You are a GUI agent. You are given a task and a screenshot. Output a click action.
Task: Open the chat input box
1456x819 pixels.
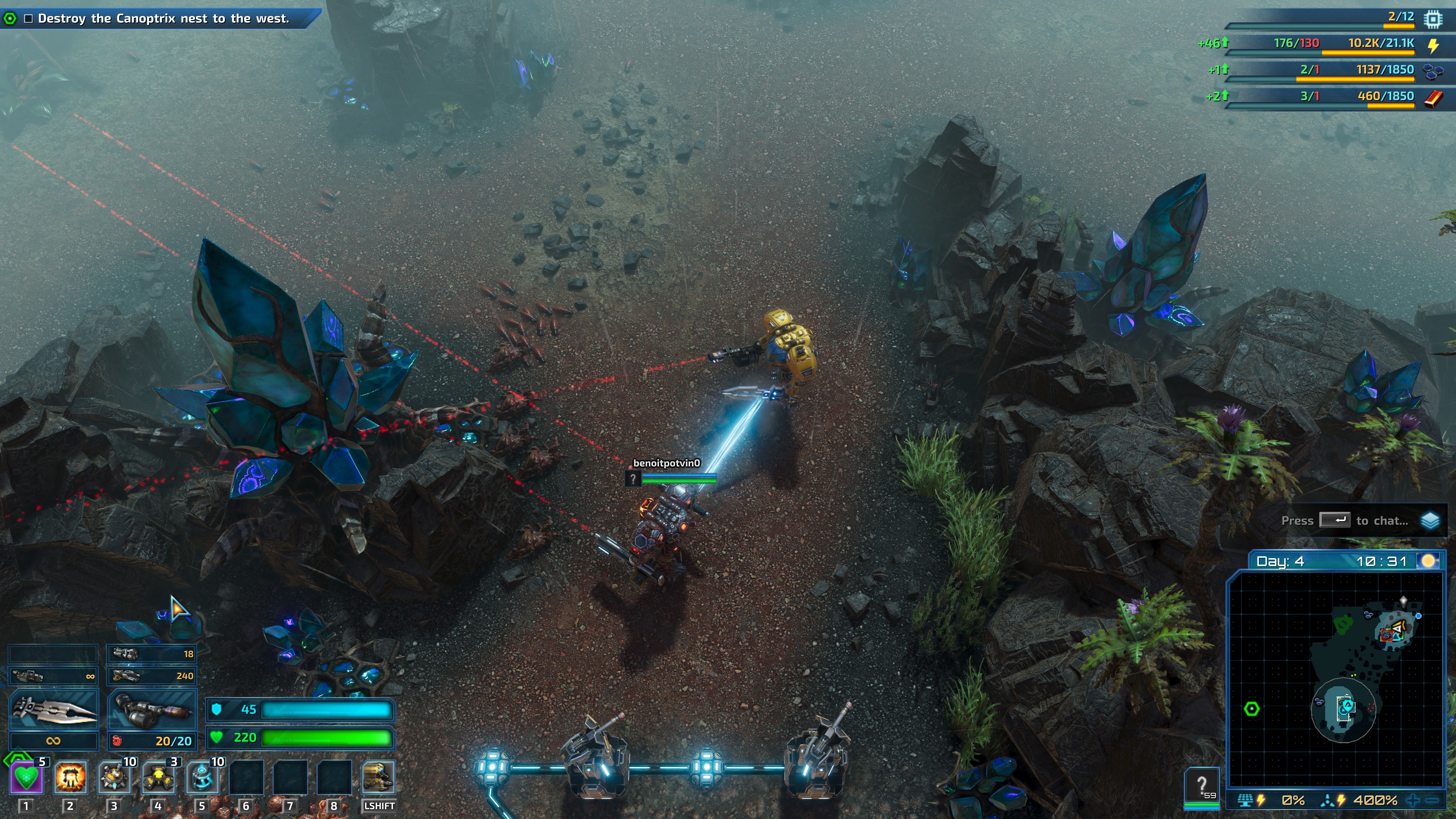(x=1345, y=521)
